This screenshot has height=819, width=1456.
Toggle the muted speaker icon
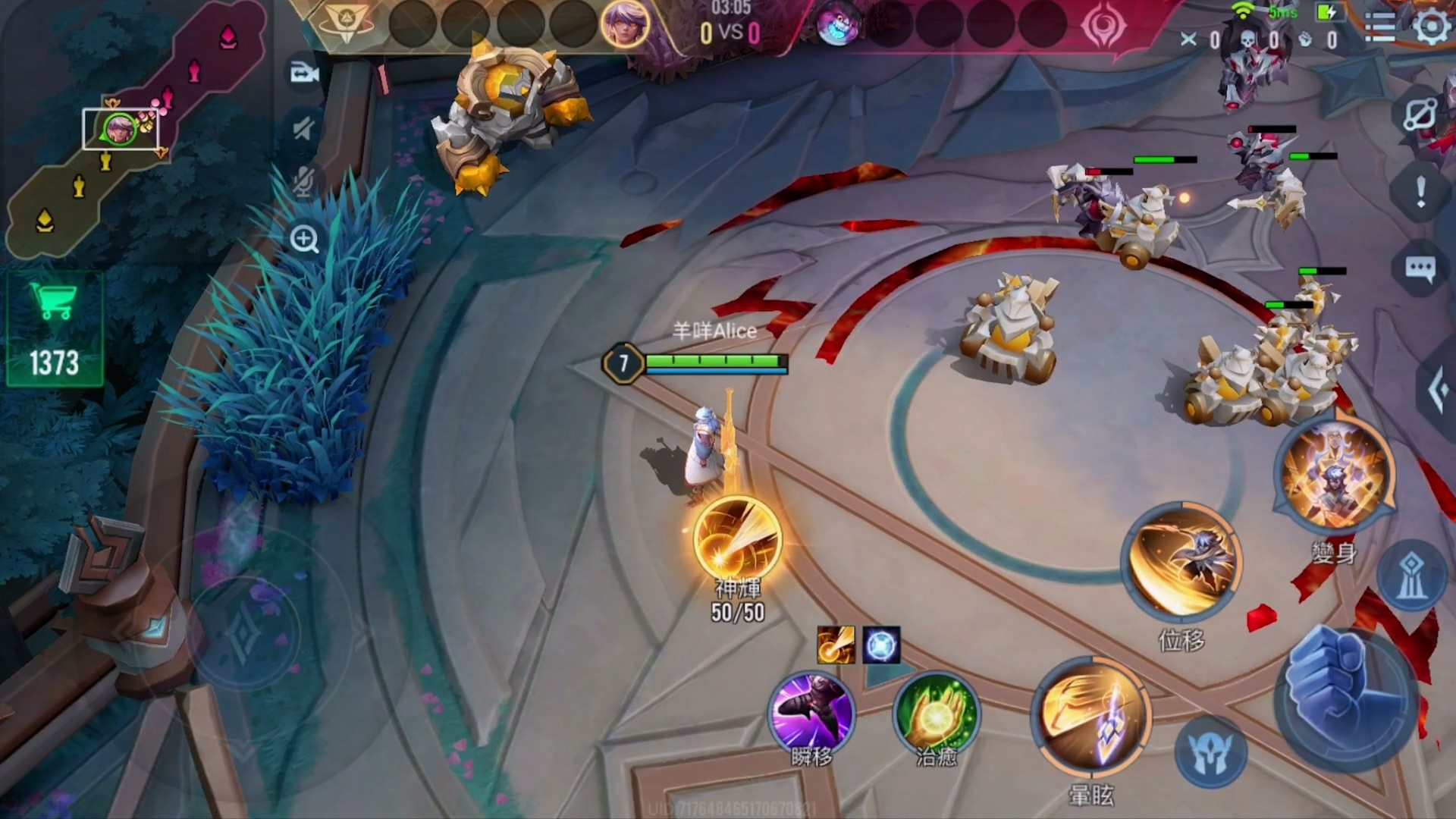click(x=304, y=129)
